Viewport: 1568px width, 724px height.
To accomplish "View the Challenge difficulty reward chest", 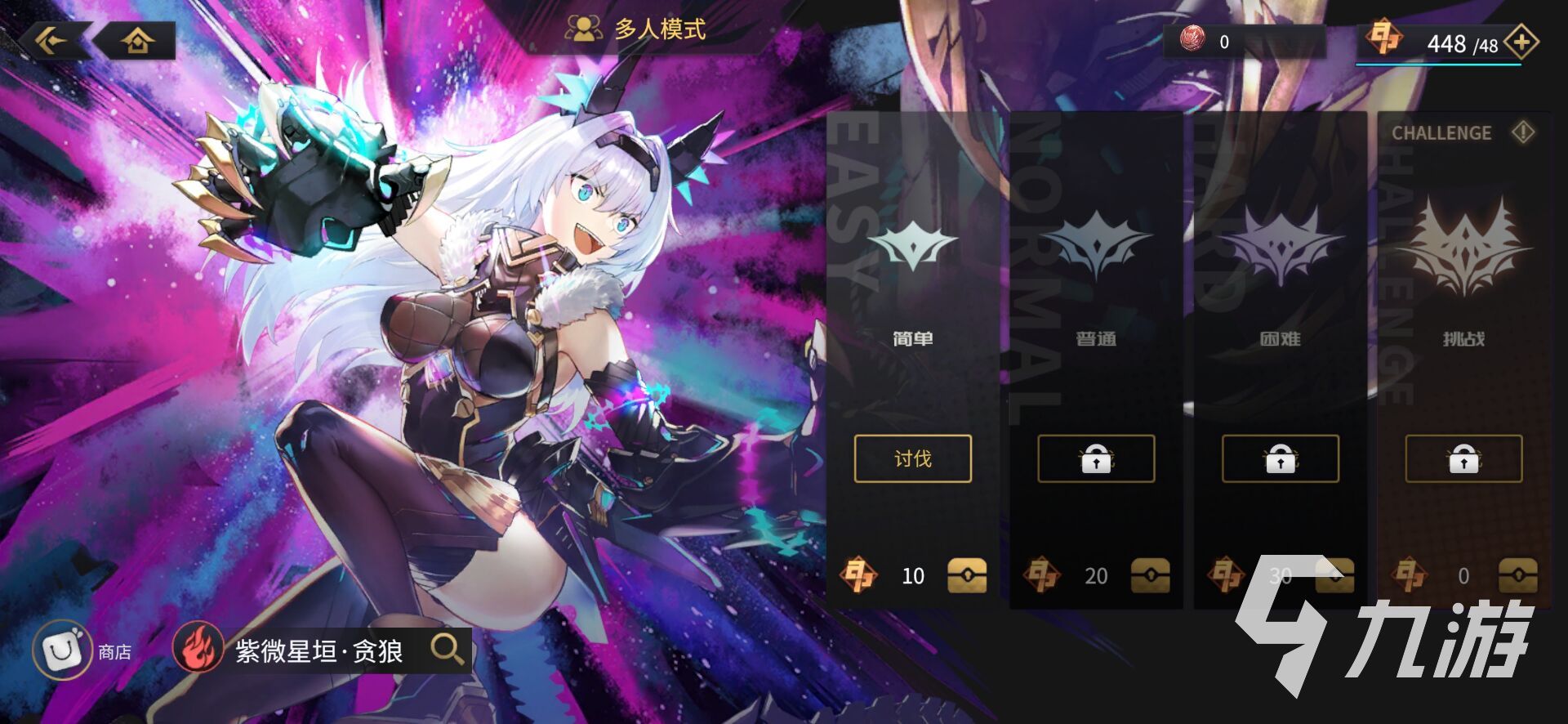I will [x=1518, y=575].
